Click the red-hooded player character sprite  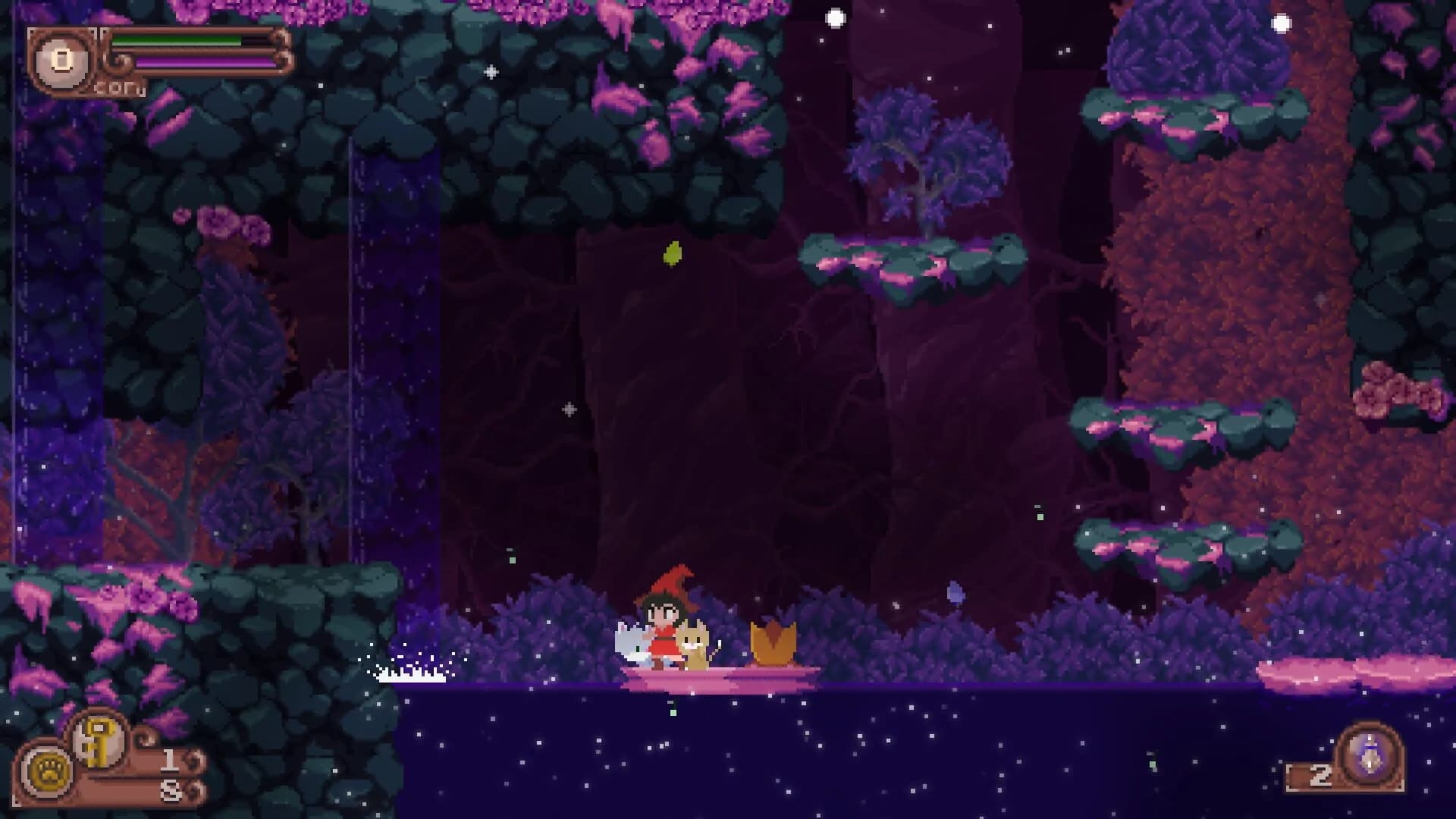click(665, 629)
